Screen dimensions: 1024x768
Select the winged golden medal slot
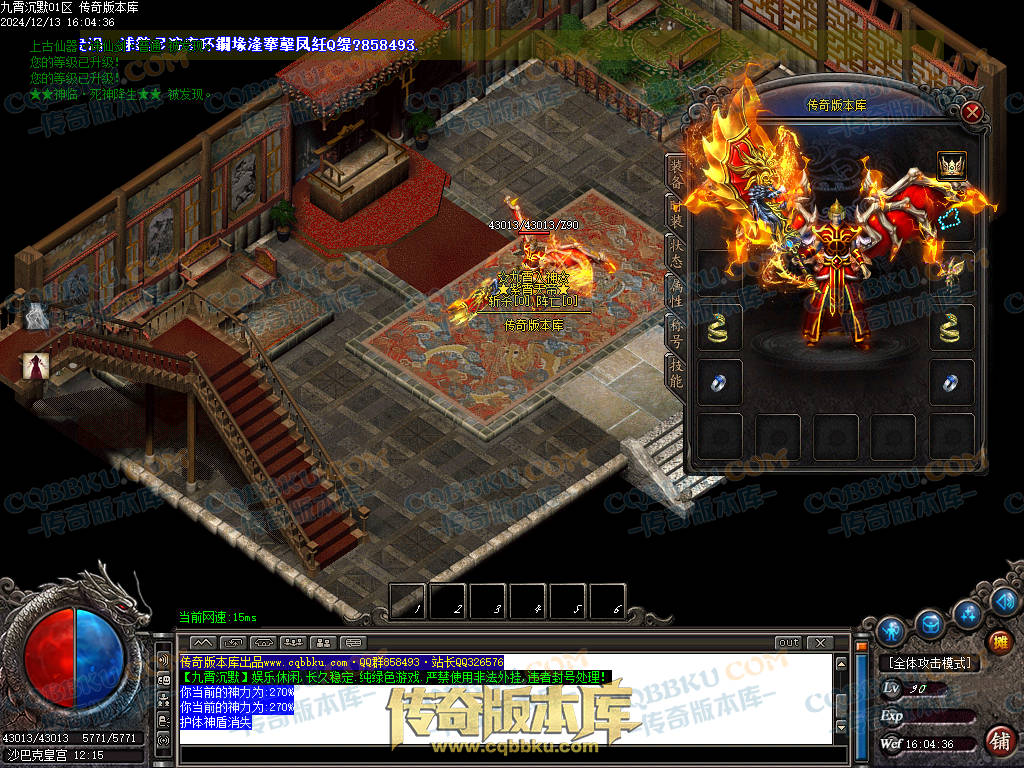click(x=951, y=272)
